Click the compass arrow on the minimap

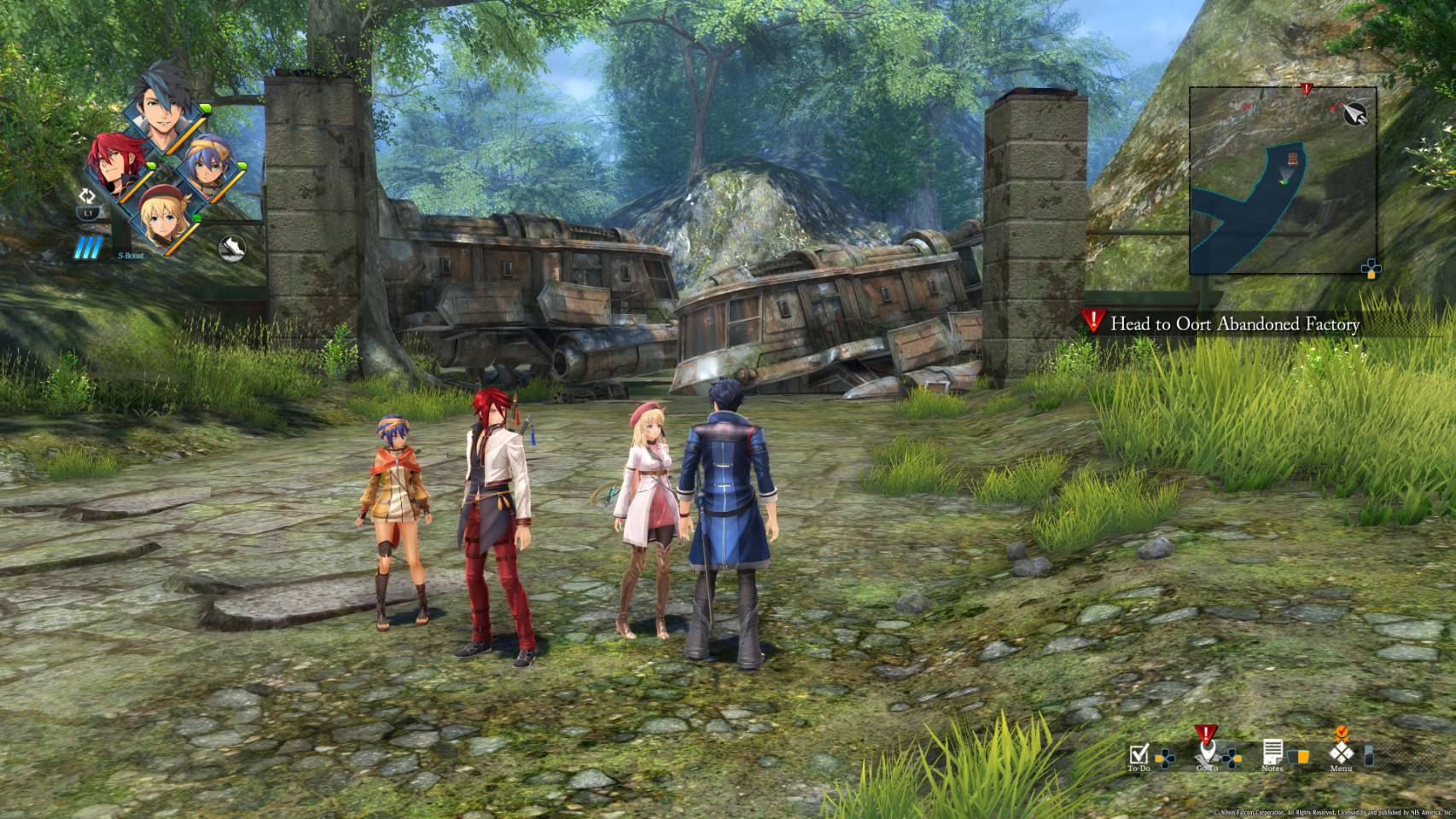[x=1354, y=113]
